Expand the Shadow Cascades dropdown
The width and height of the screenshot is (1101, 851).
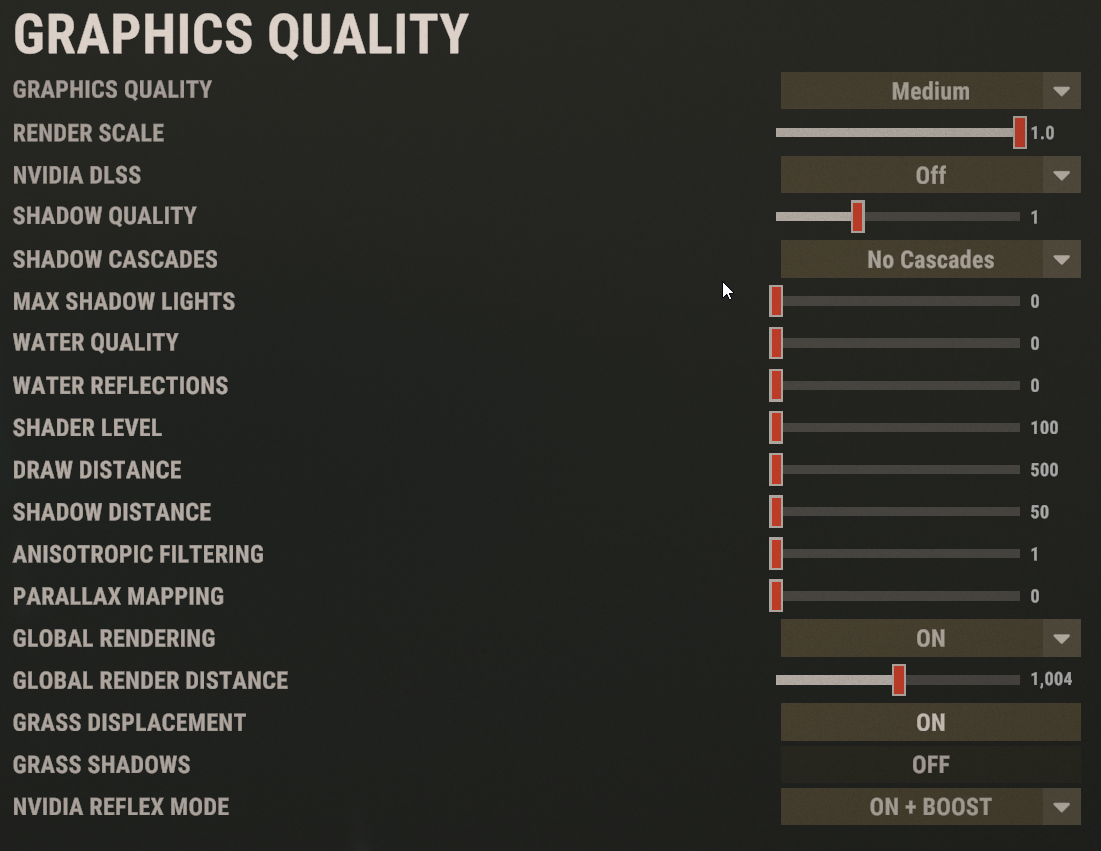pyautogui.click(x=930, y=260)
